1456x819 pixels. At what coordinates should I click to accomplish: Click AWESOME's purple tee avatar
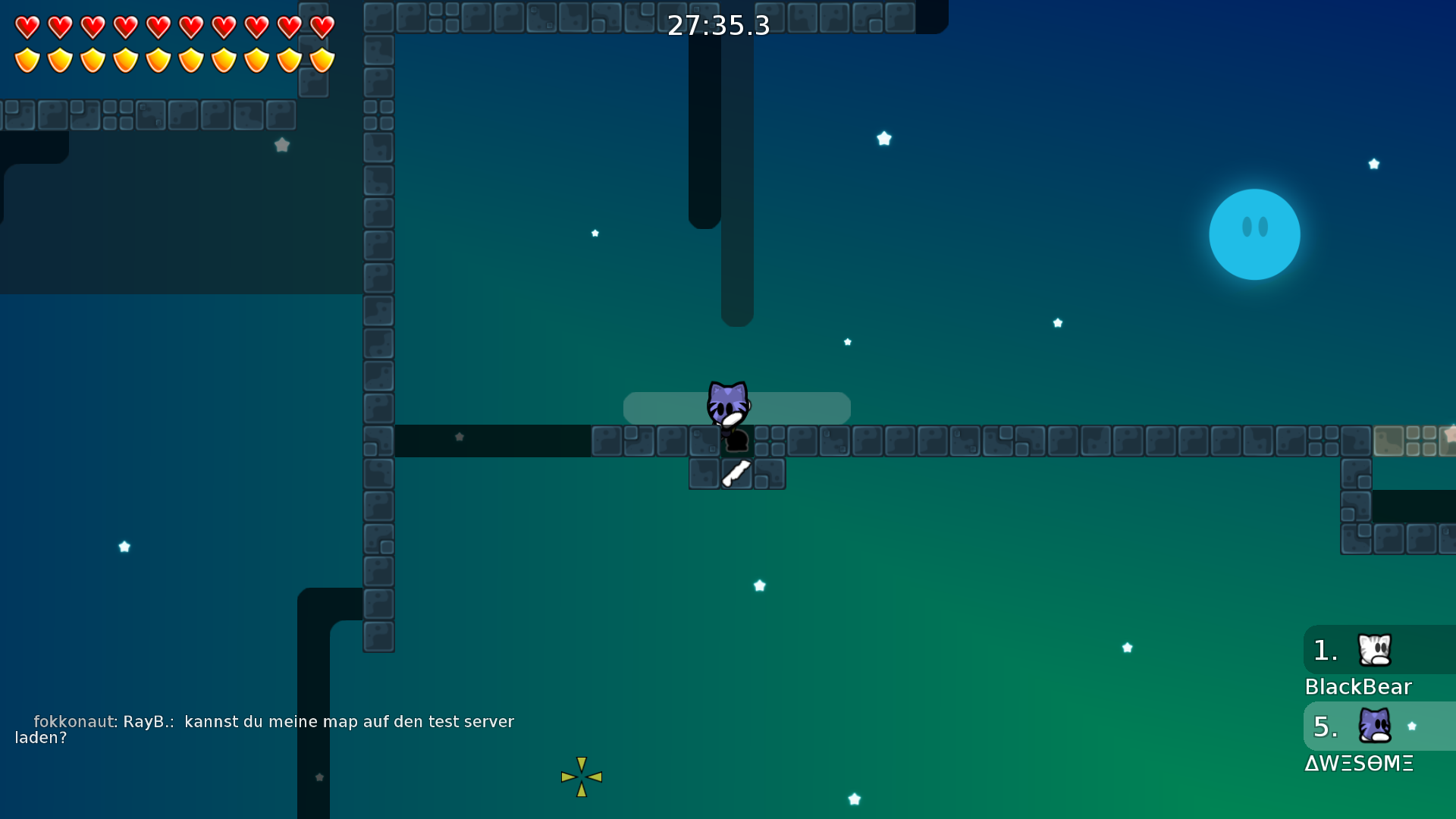(1375, 726)
